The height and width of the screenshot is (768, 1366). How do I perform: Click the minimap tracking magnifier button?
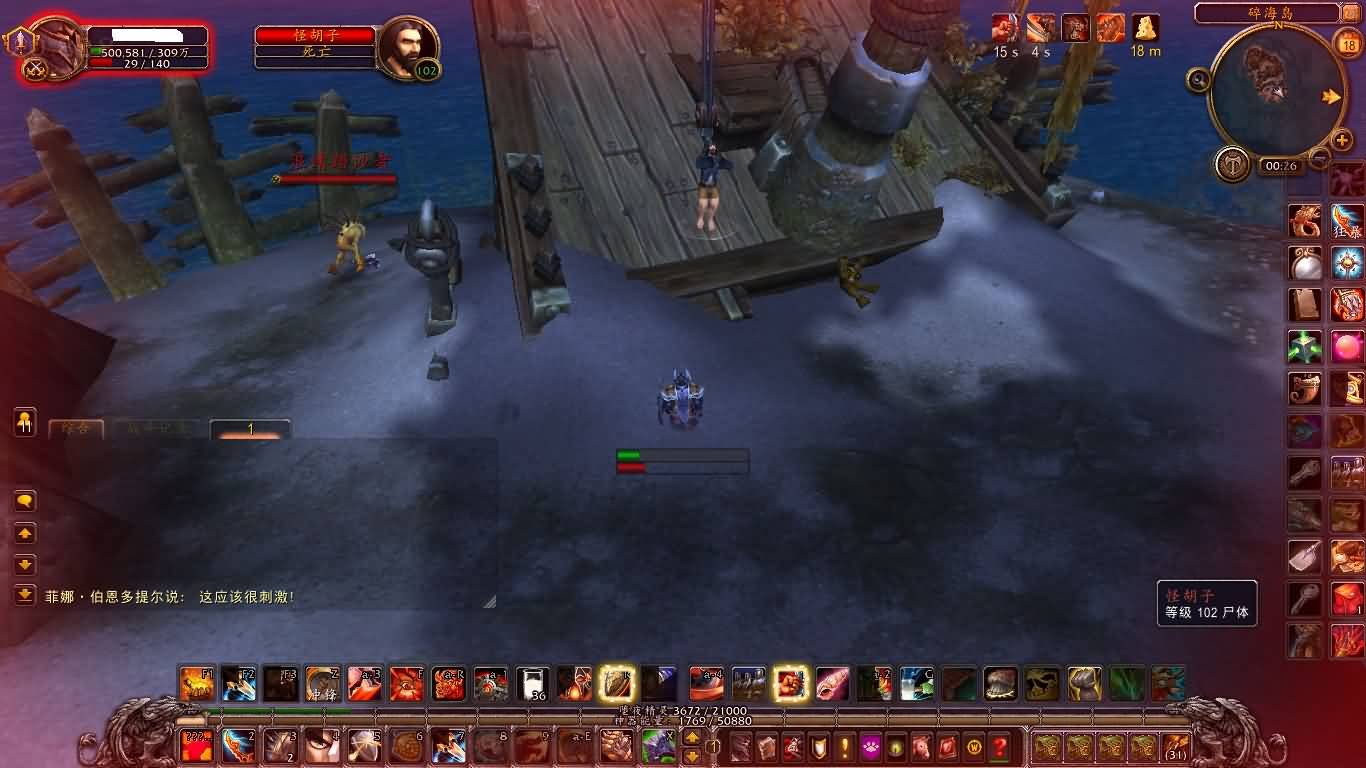pyautogui.click(x=1198, y=80)
